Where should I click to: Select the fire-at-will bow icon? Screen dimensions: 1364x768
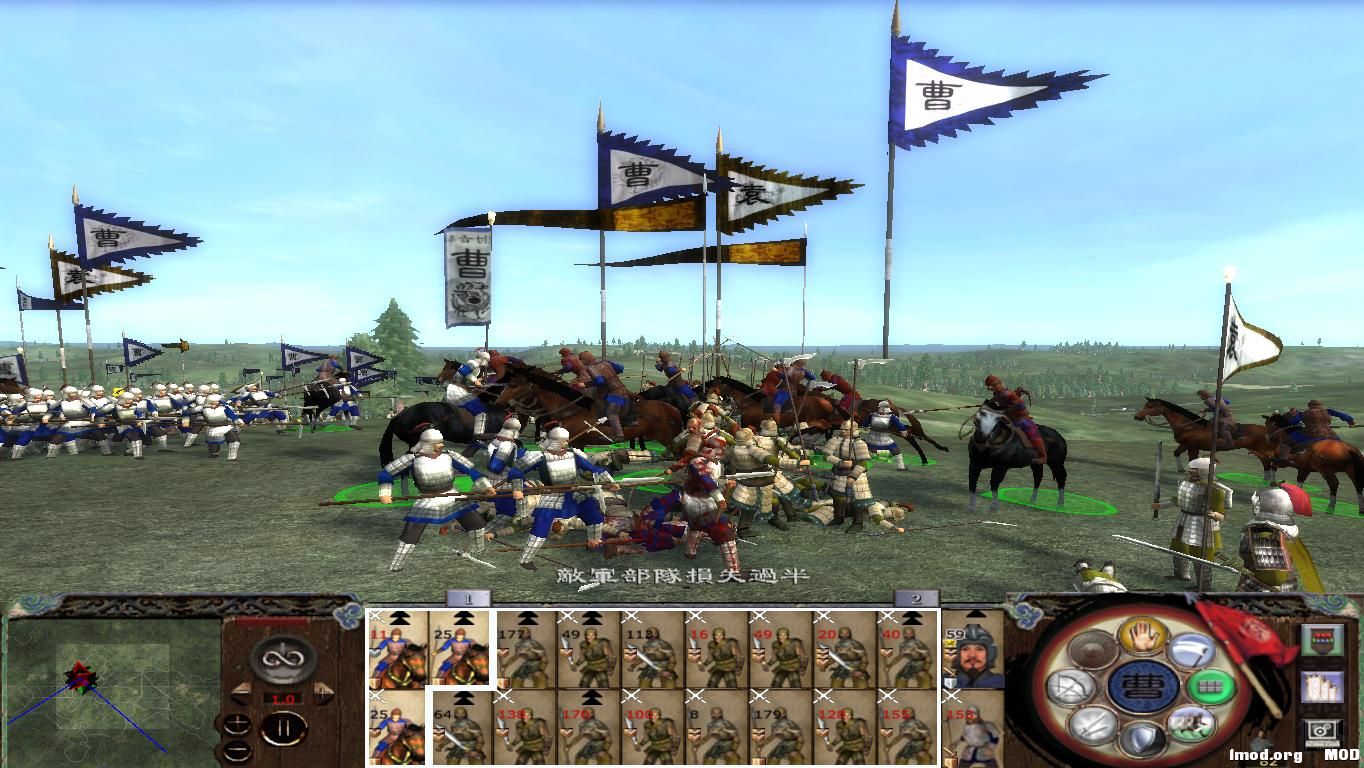pyautogui.click(x=1073, y=685)
